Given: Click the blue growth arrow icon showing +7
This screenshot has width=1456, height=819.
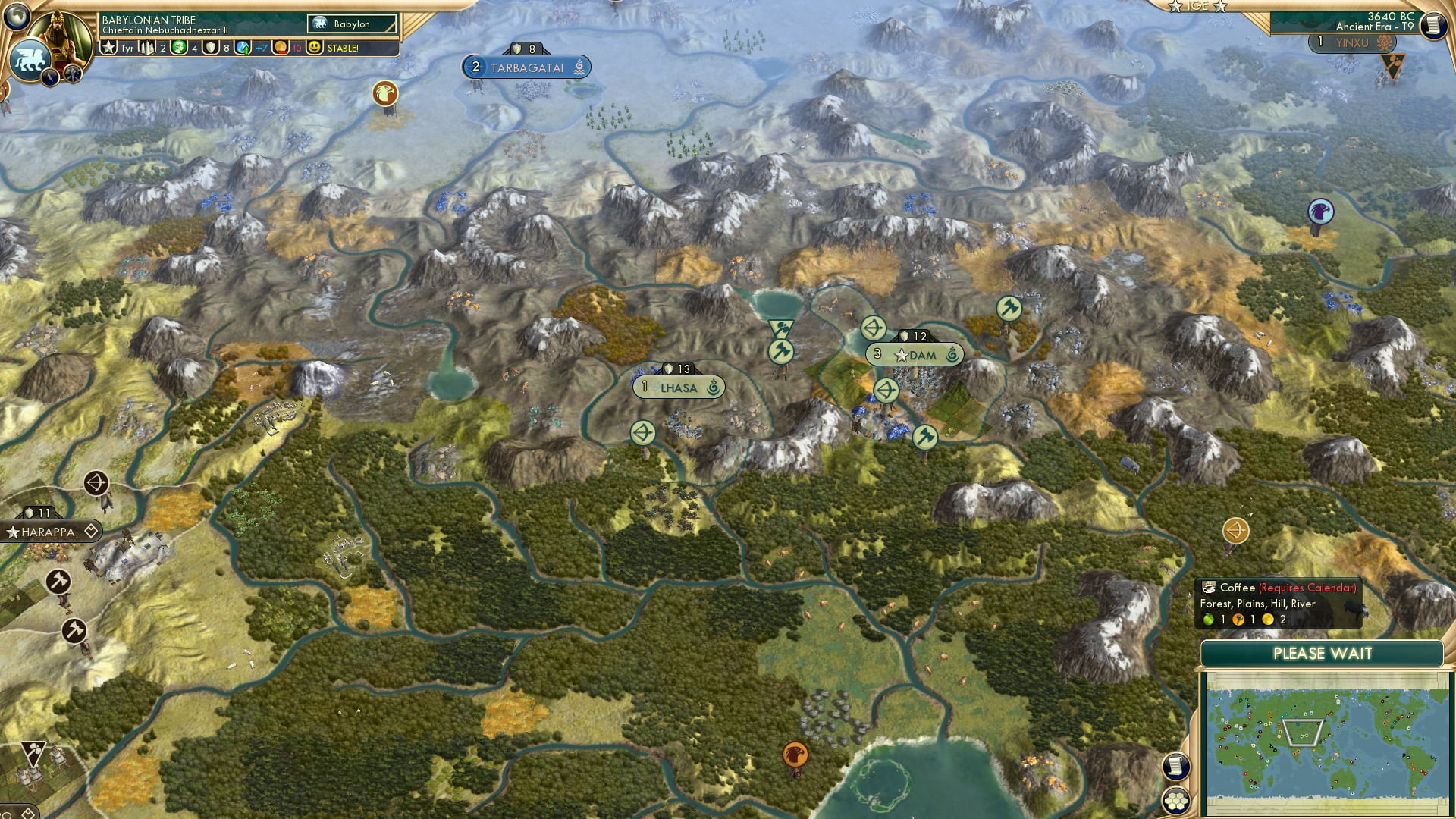Looking at the screenshot, I should tap(241, 47).
